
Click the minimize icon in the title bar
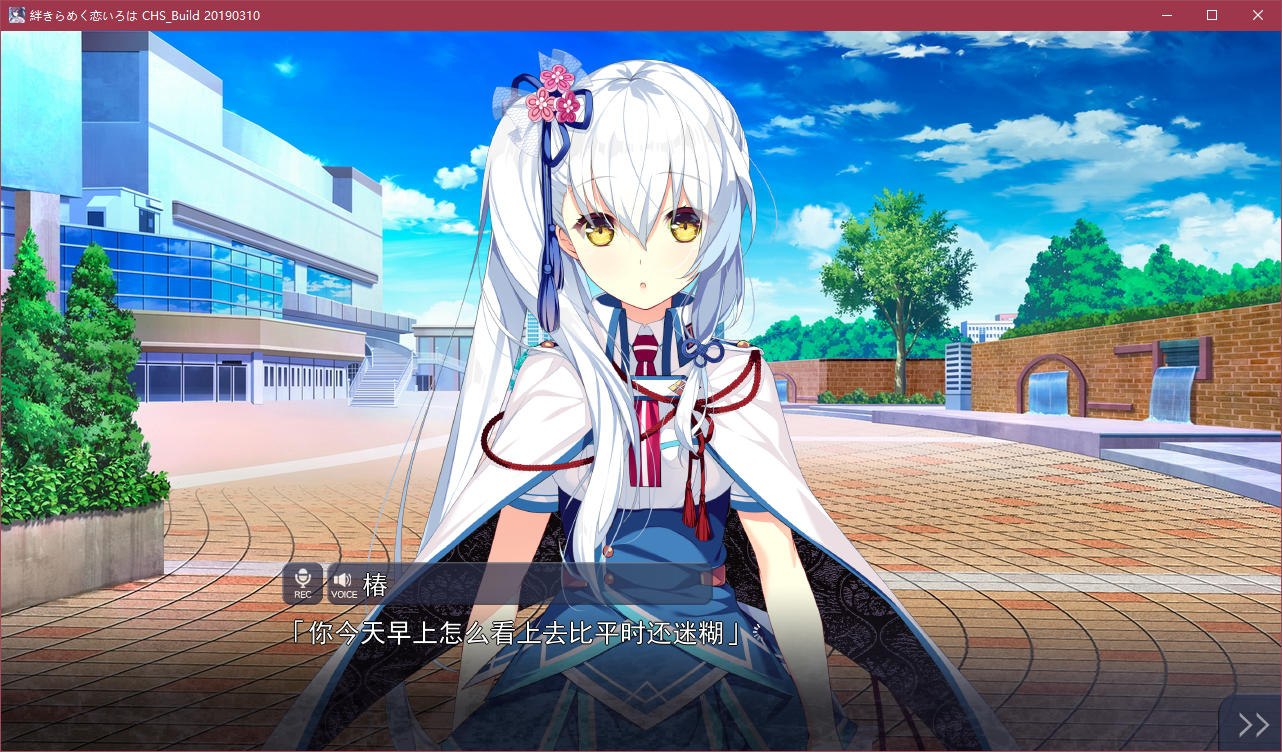pos(1166,15)
